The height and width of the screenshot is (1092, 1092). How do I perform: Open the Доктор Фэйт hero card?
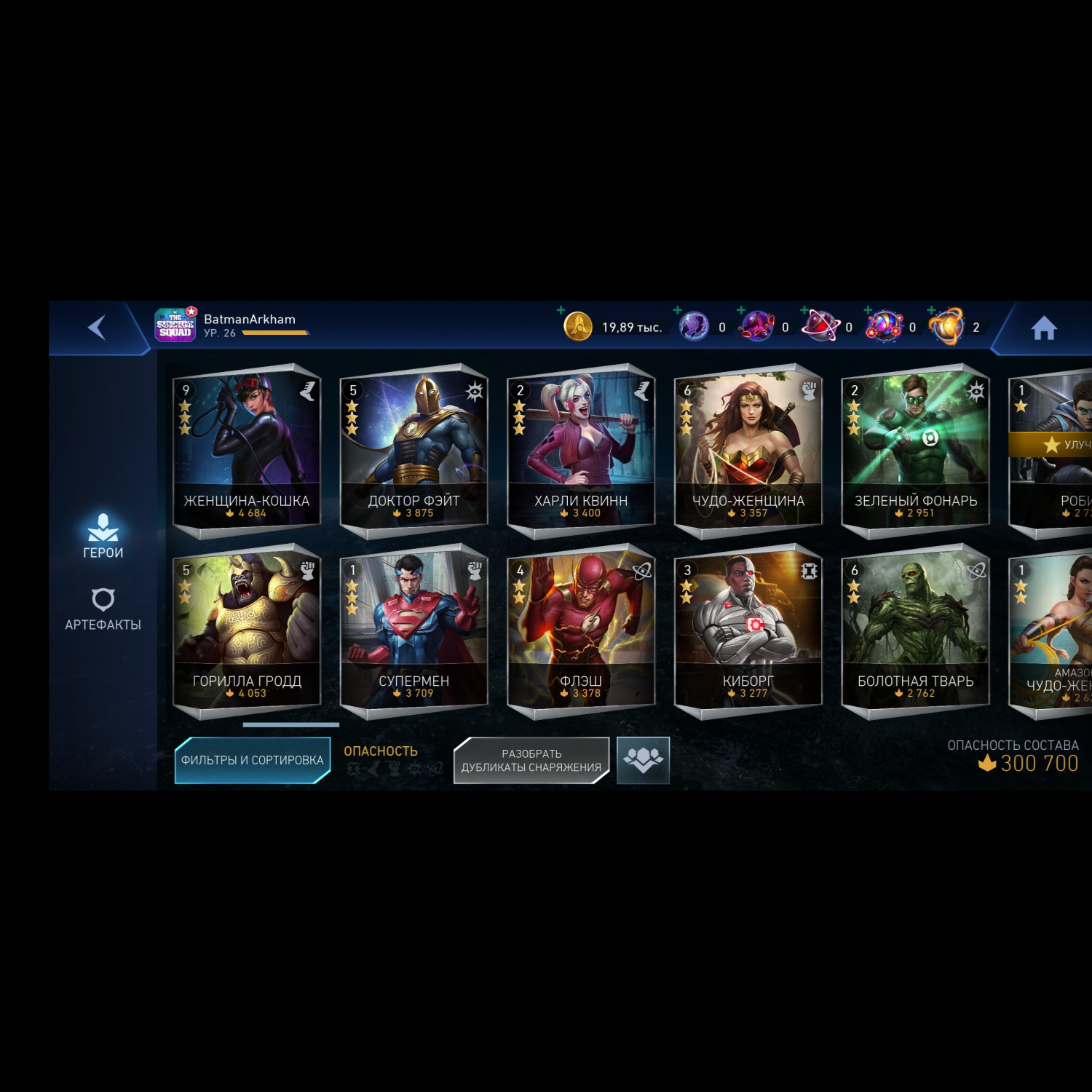(413, 448)
